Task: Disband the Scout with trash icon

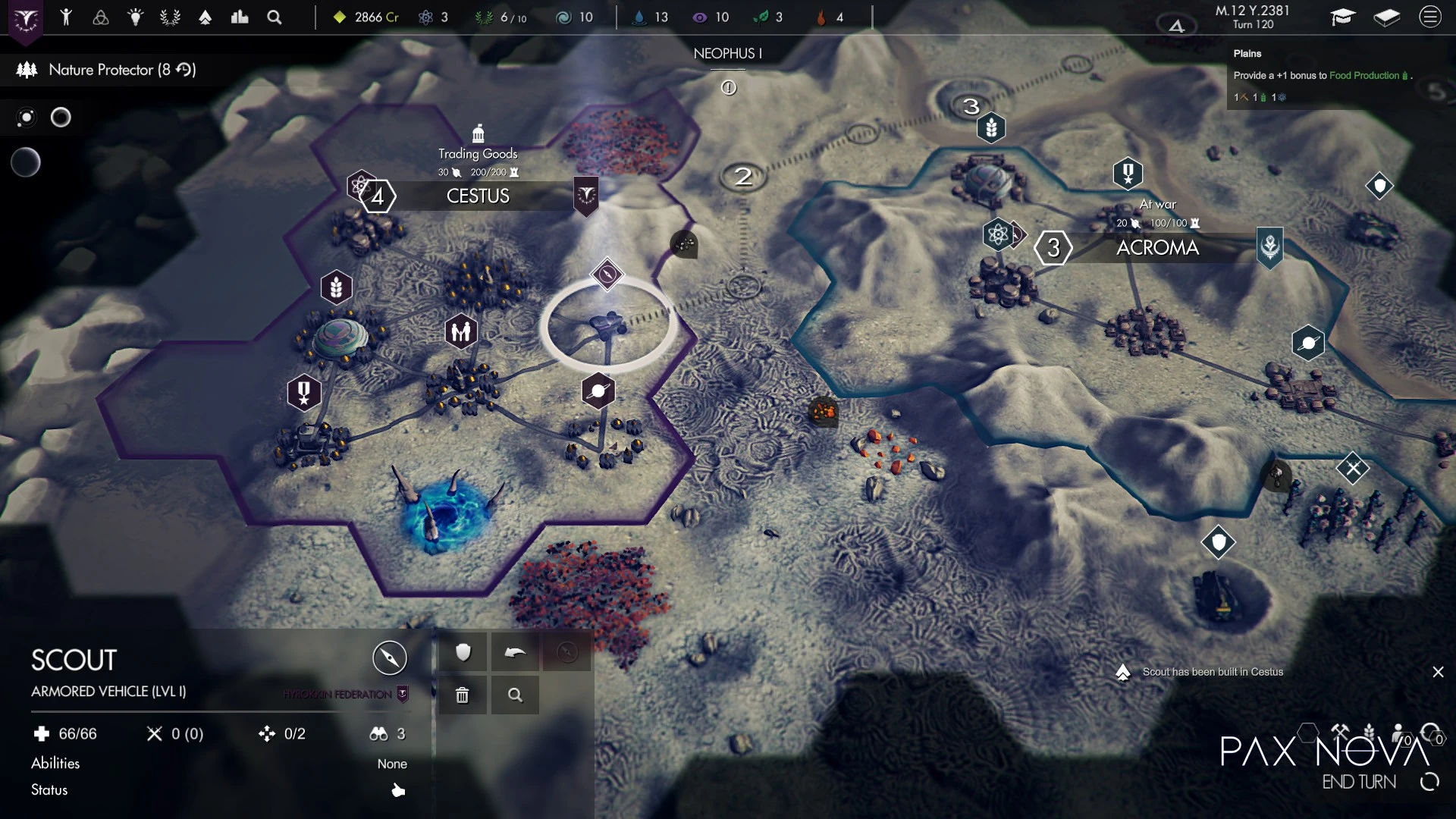Action: pyautogui.click(x=463, y=695)
